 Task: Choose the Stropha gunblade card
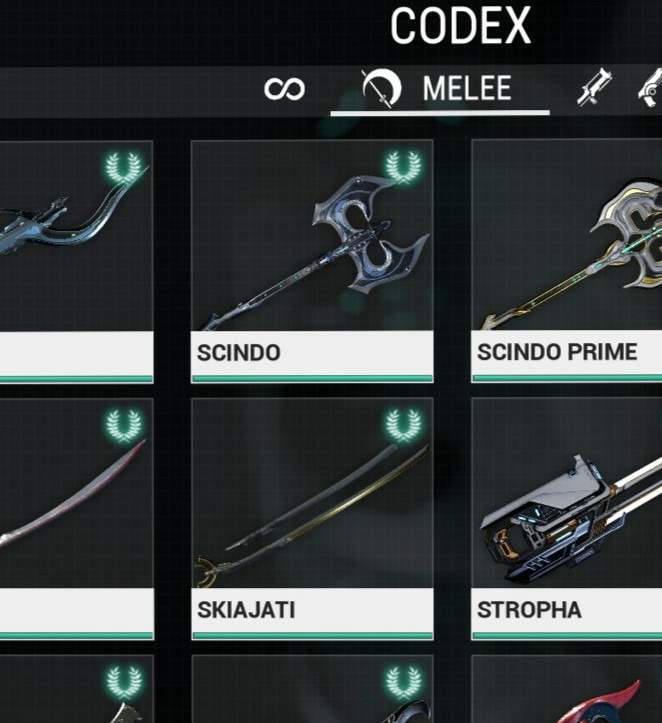point(567,518)
